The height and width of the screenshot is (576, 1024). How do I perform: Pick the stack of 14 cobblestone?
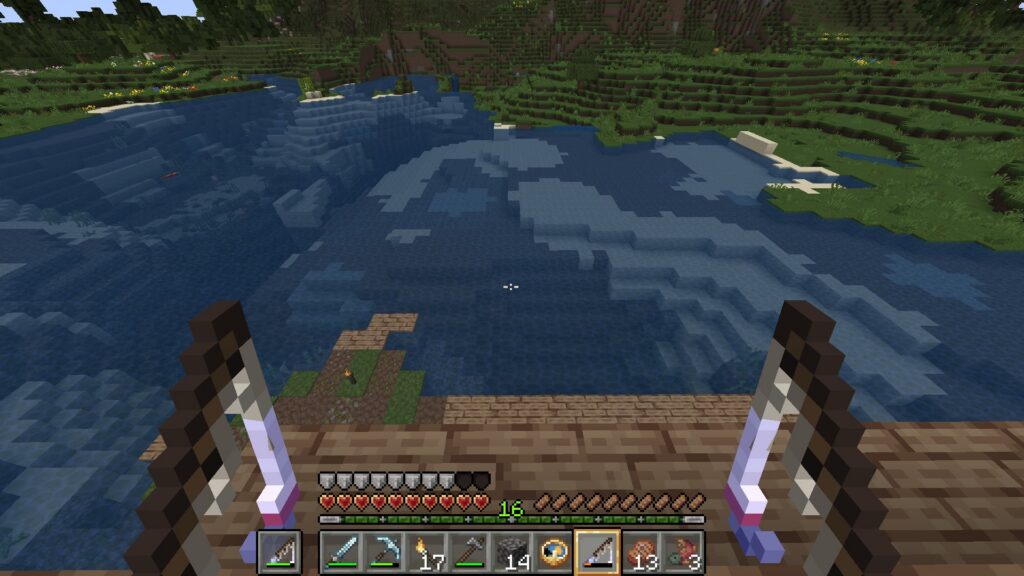point(512,551)
